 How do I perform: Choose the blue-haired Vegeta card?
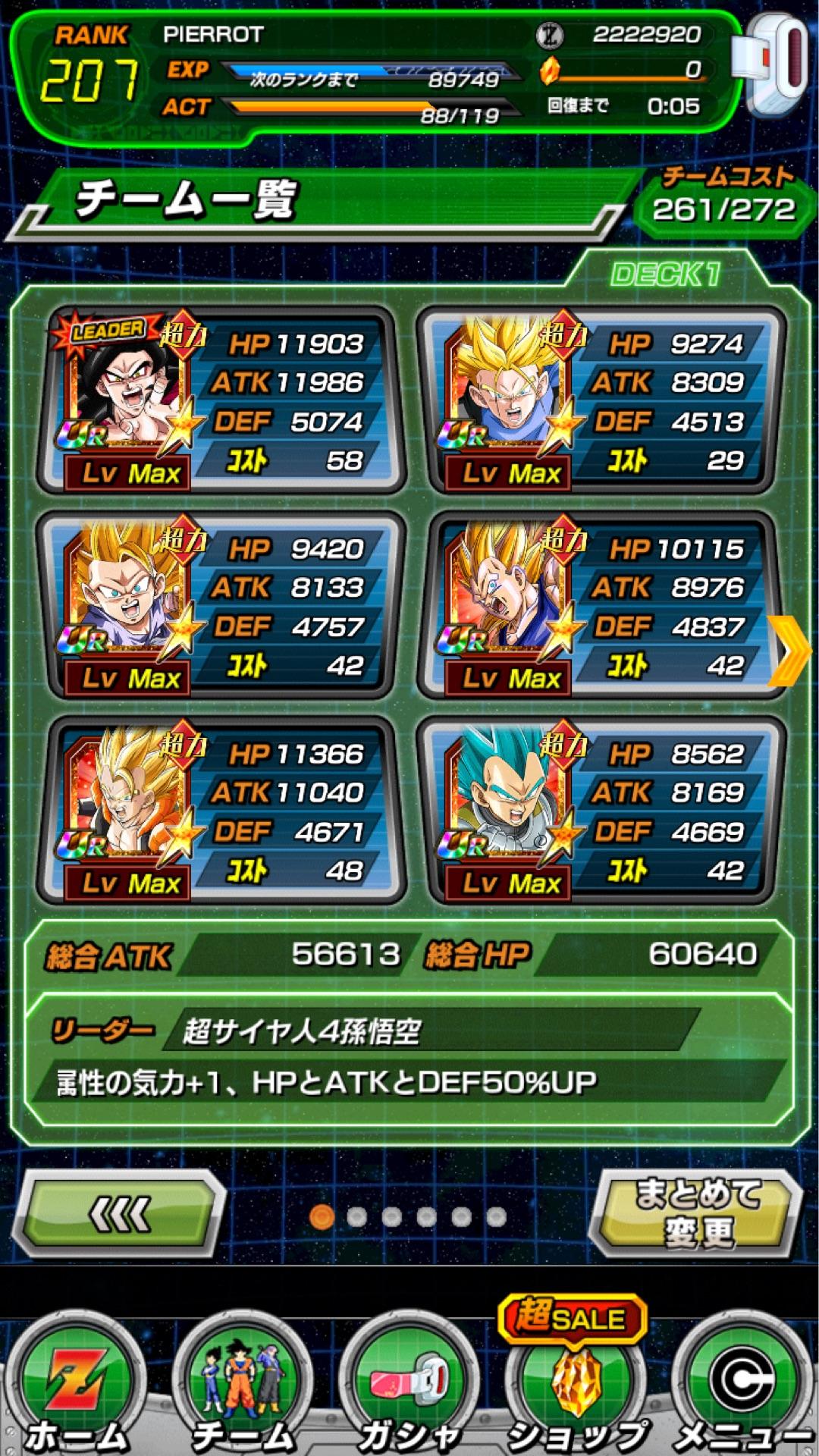(601, 810)
